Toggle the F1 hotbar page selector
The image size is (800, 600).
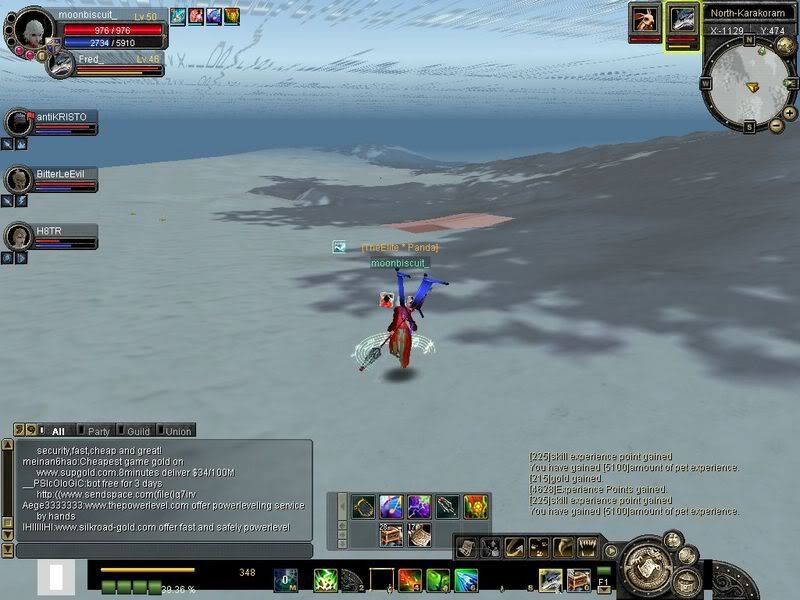coord(604,581)
